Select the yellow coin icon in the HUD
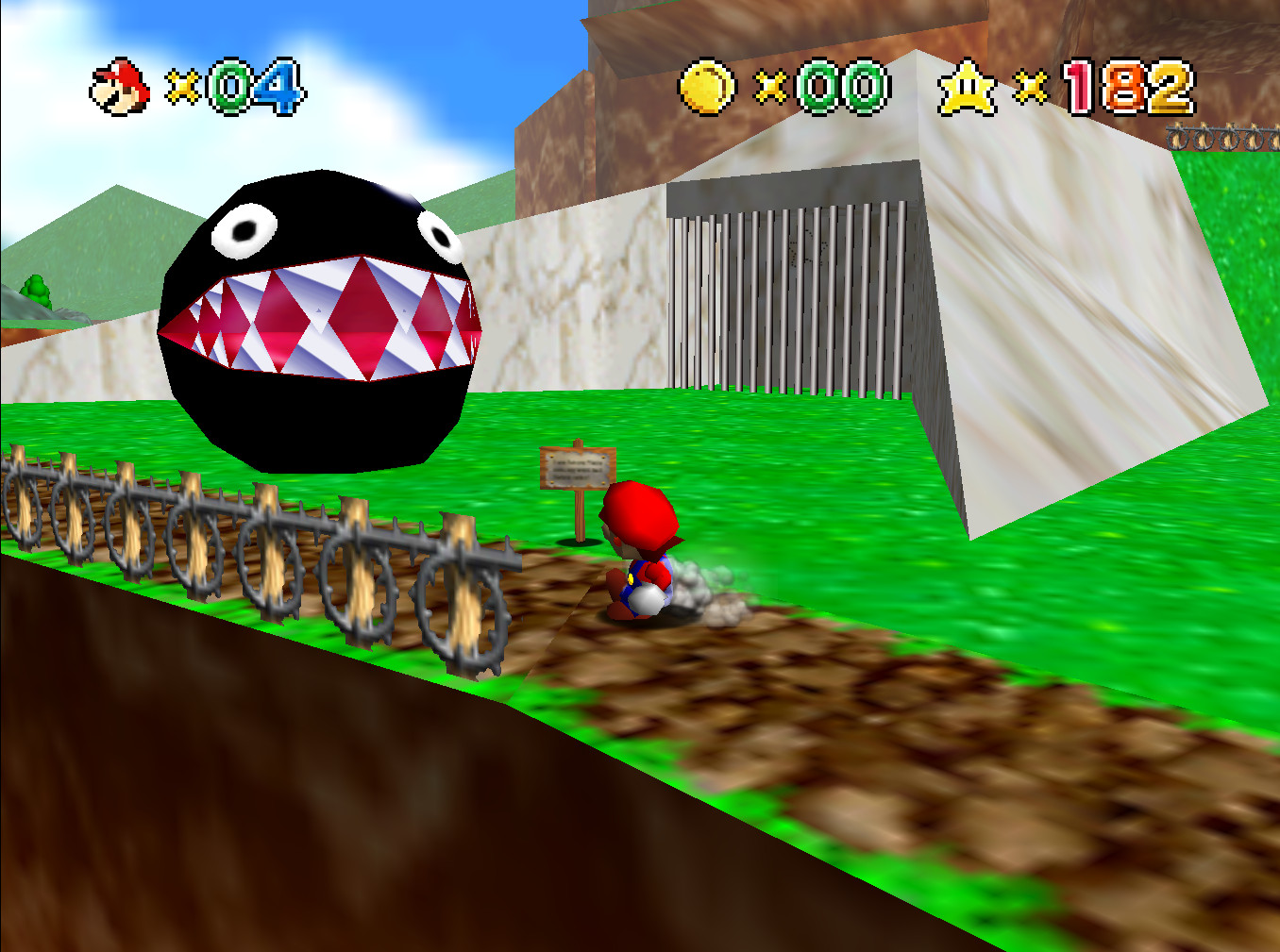This screenshot has width=1280, height=952. (704, 85)
